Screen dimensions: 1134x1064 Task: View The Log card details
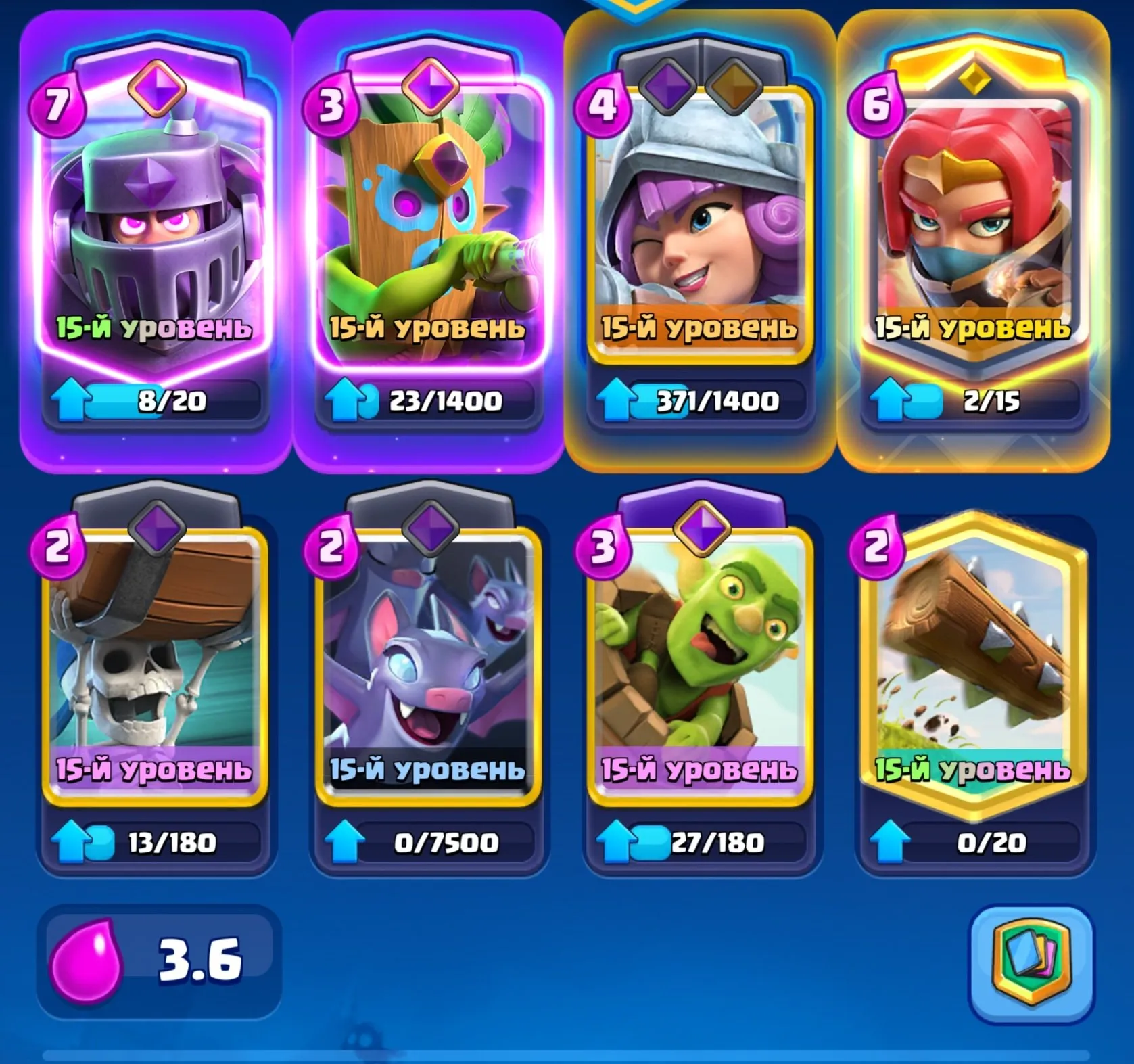[974, 670]
